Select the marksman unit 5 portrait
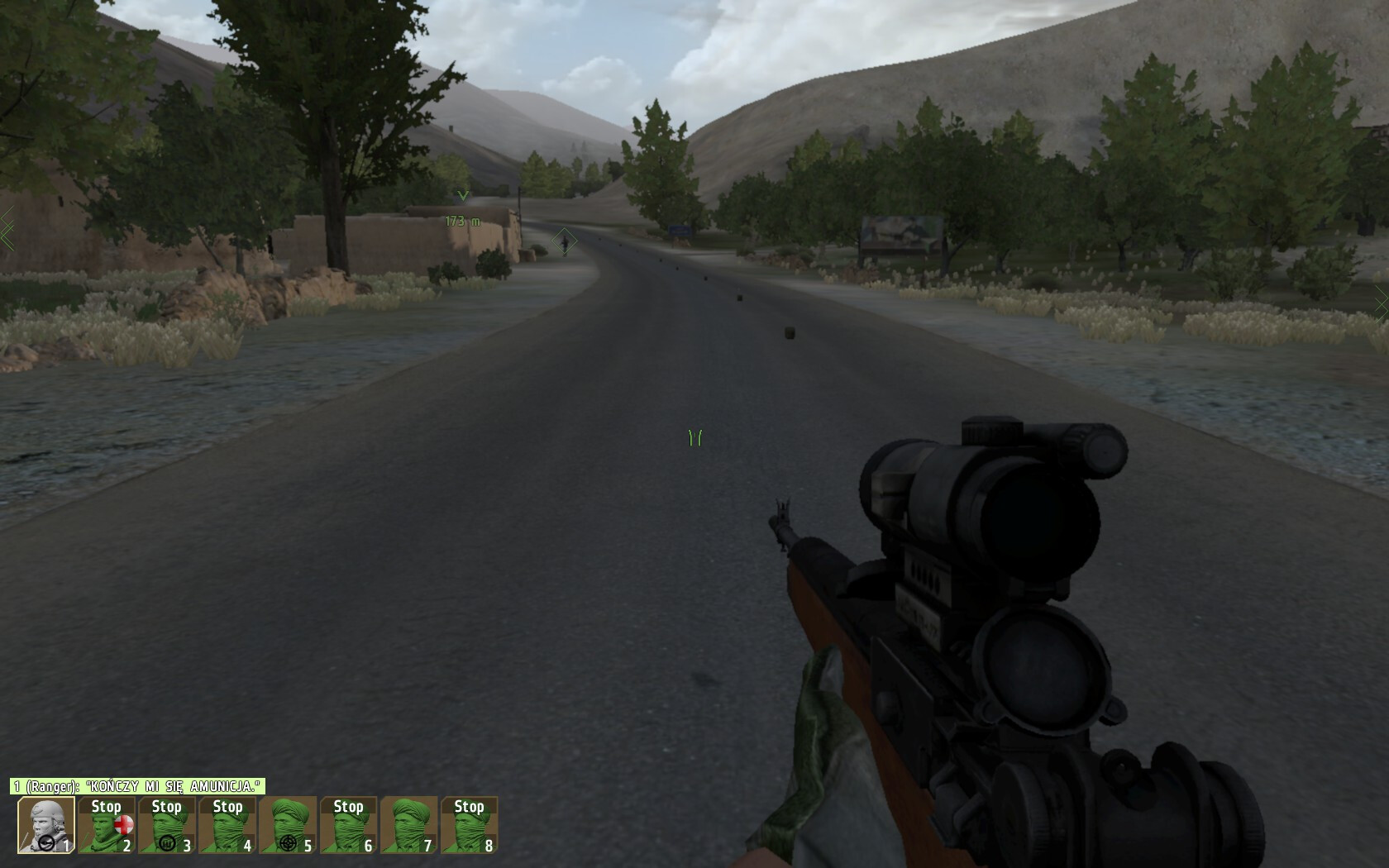 point(288,824)
